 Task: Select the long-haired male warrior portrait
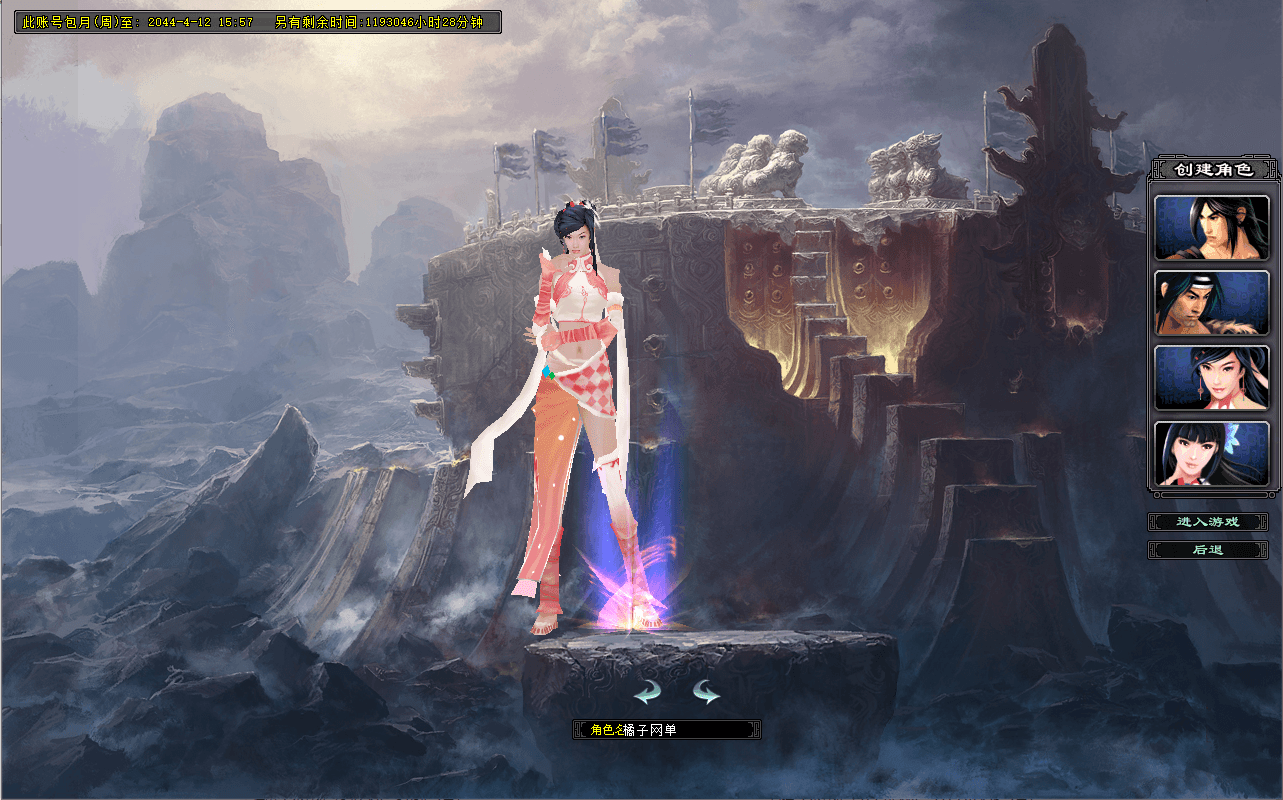(x=1212, y=228)
